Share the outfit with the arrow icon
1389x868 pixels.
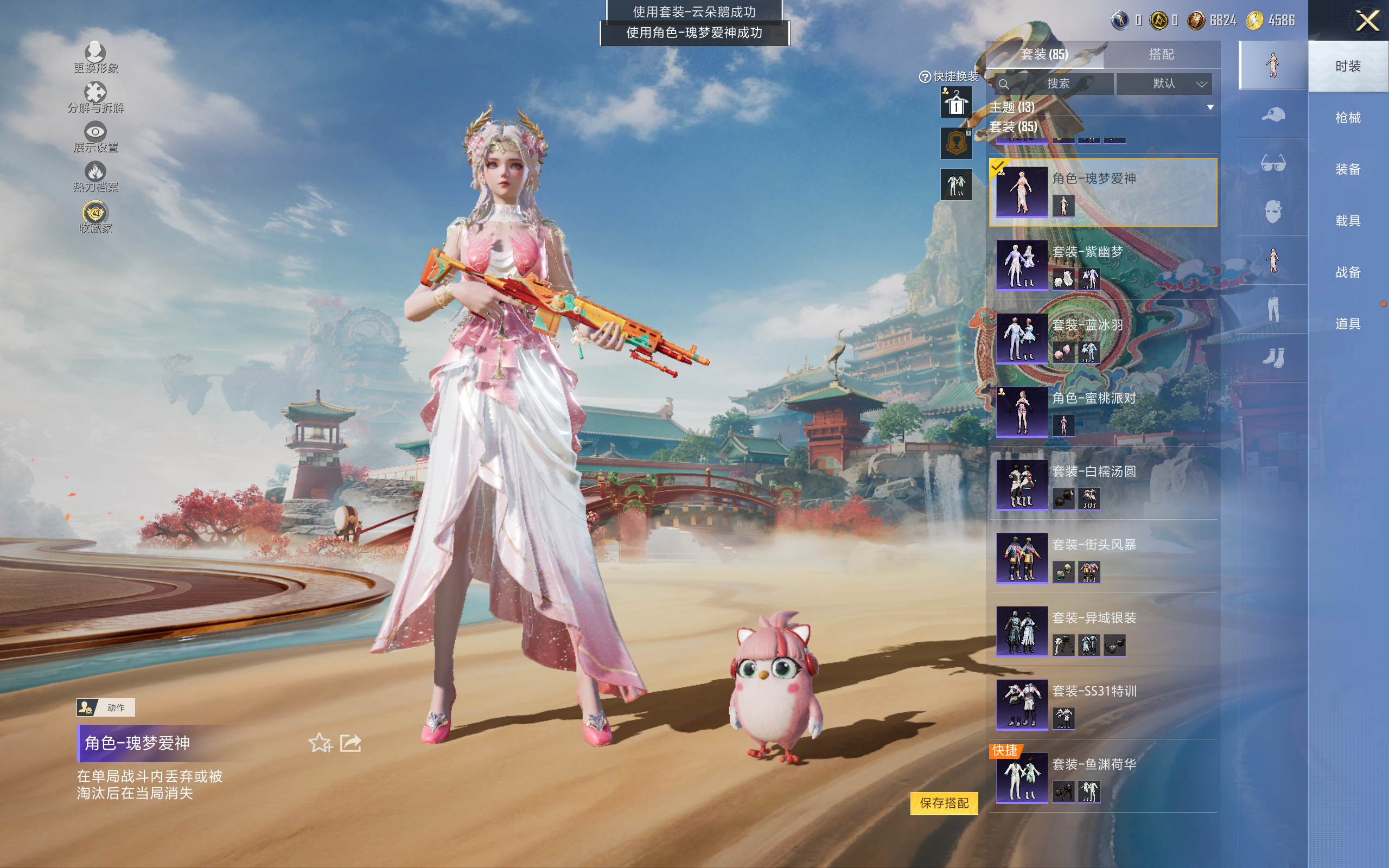pos(350,743)
